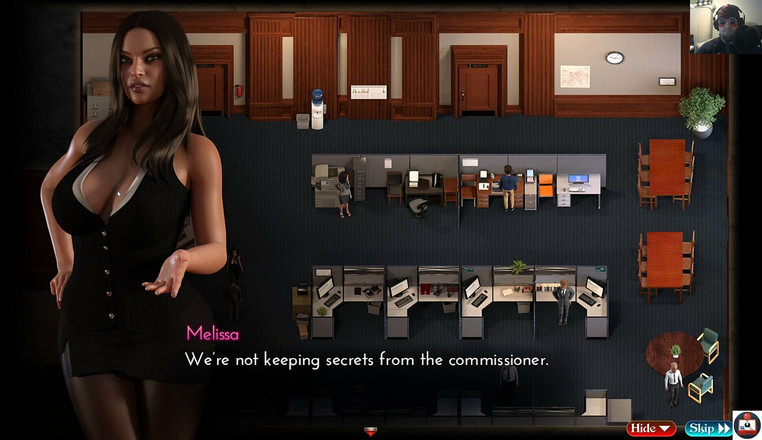Advance dialogue with the red arrow indicator

(371, 431)
